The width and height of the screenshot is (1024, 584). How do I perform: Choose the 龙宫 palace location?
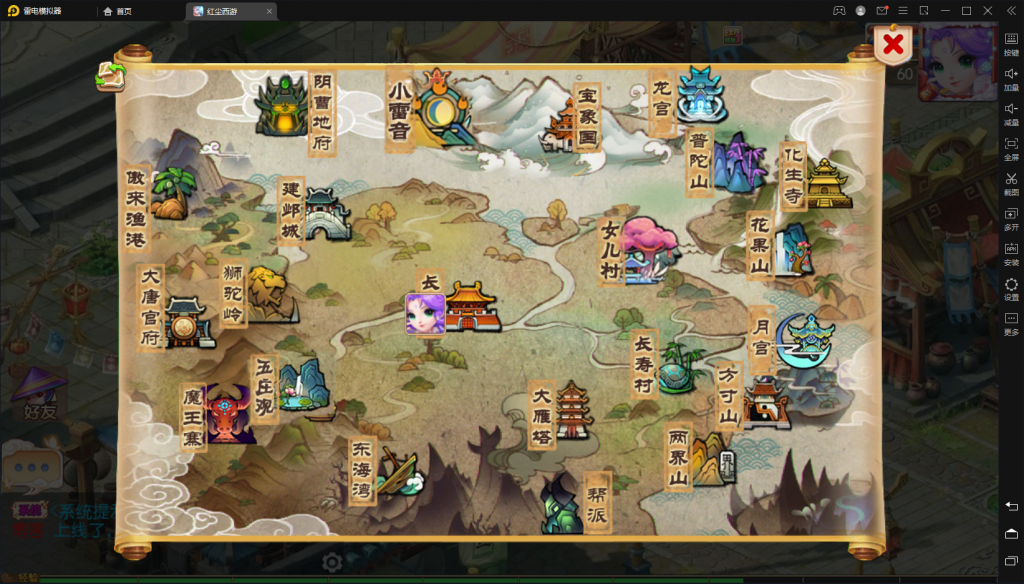[700, 96]
